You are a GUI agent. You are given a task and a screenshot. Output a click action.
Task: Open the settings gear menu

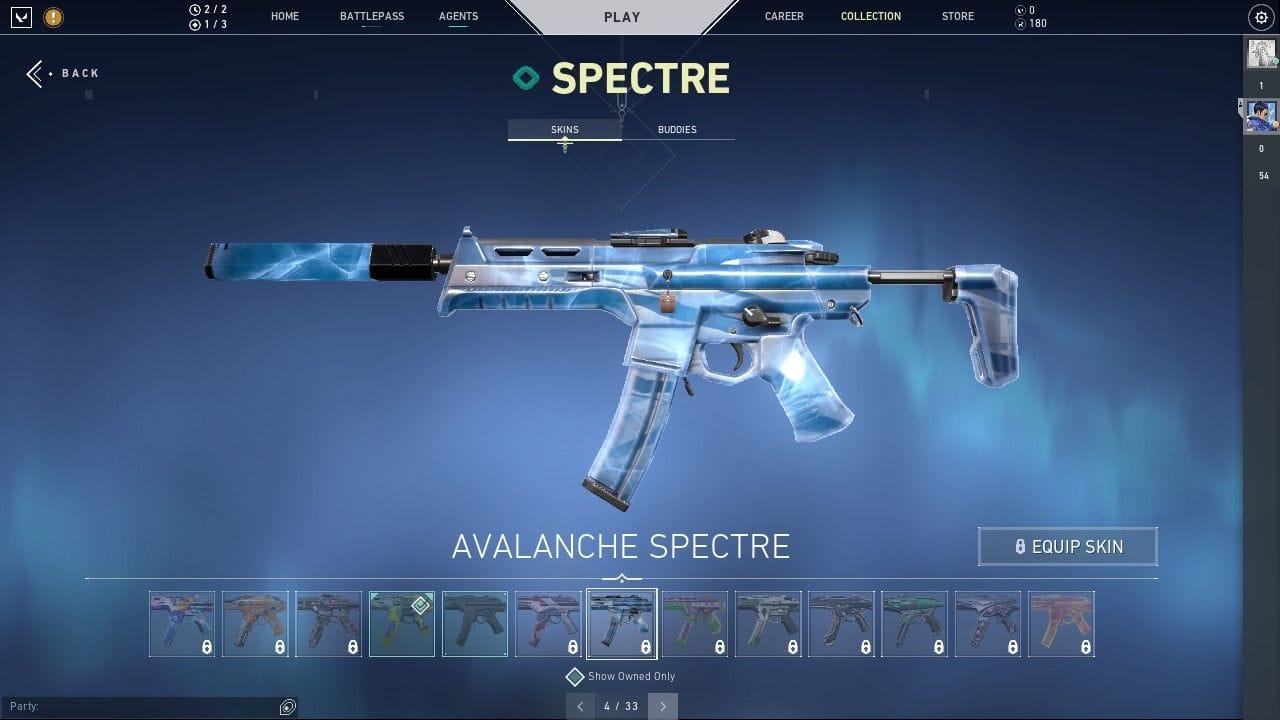1260,17
